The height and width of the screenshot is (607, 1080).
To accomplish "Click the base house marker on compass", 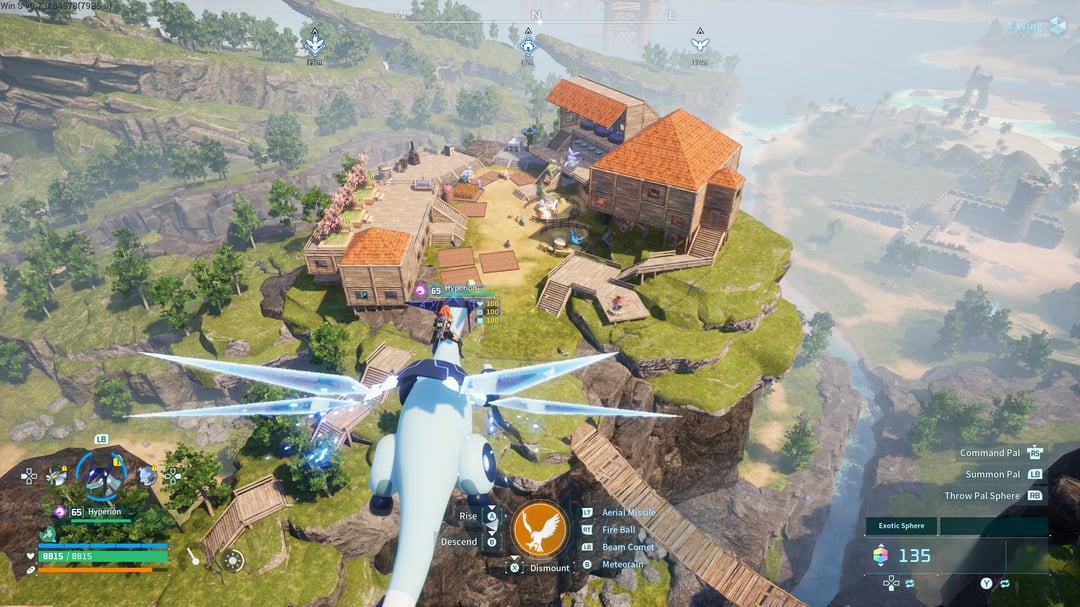I will [x=528, y=44].
